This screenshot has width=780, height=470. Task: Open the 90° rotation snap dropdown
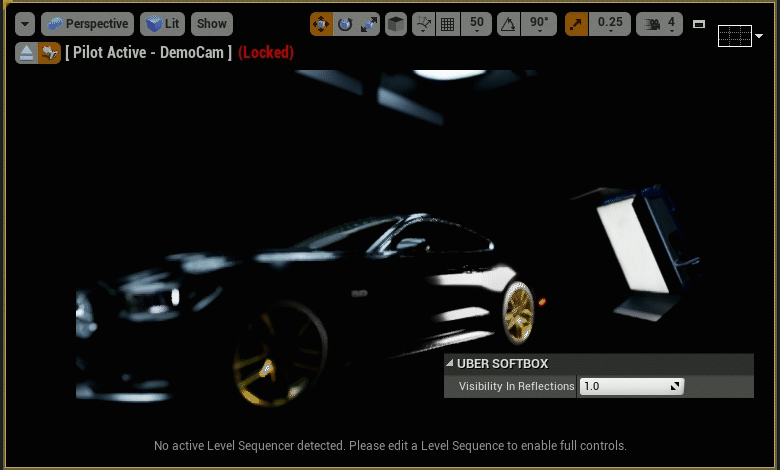[540, 24]
